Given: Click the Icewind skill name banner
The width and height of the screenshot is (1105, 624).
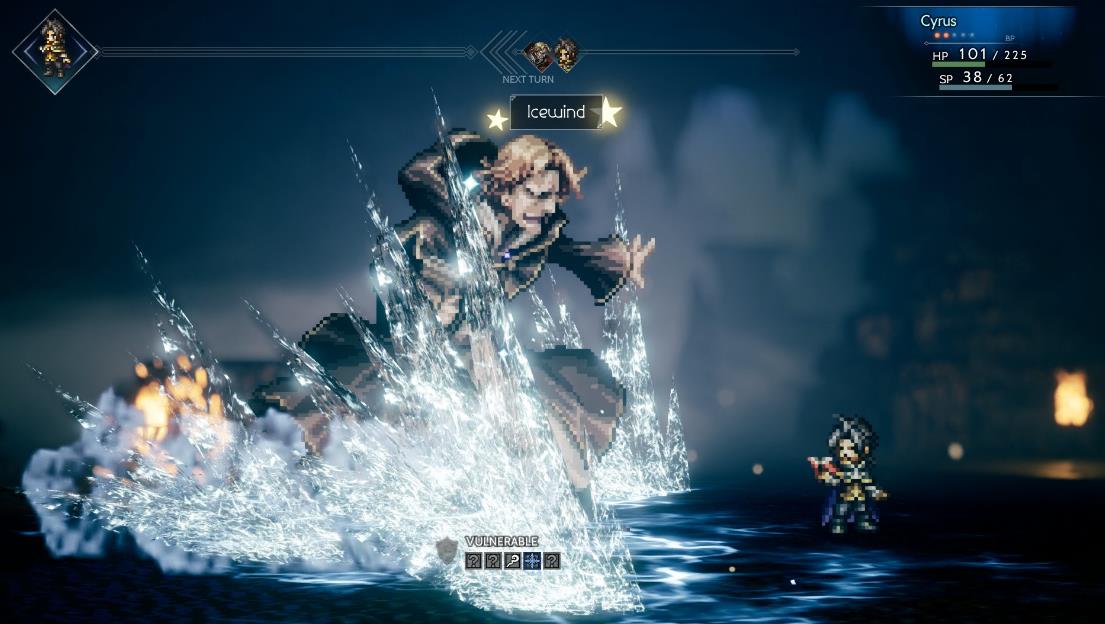Looking at the screenshot, I should pos(556,113).
